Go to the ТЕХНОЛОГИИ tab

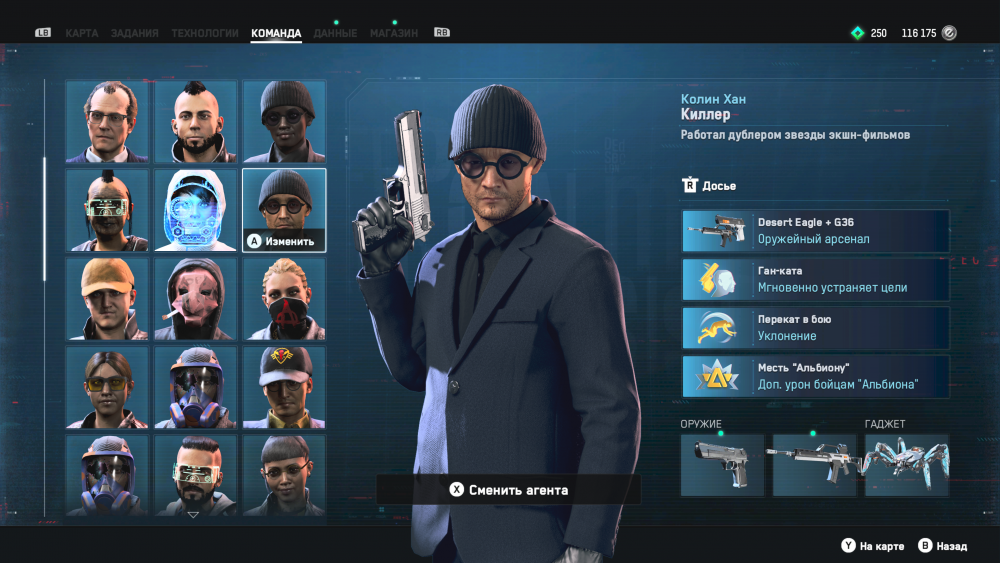coord(205,33)
